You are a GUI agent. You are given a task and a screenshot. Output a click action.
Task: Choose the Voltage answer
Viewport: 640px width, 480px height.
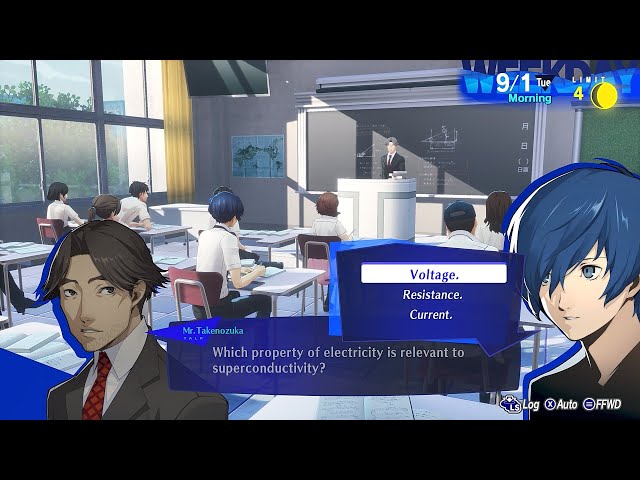tap(433, 274)
